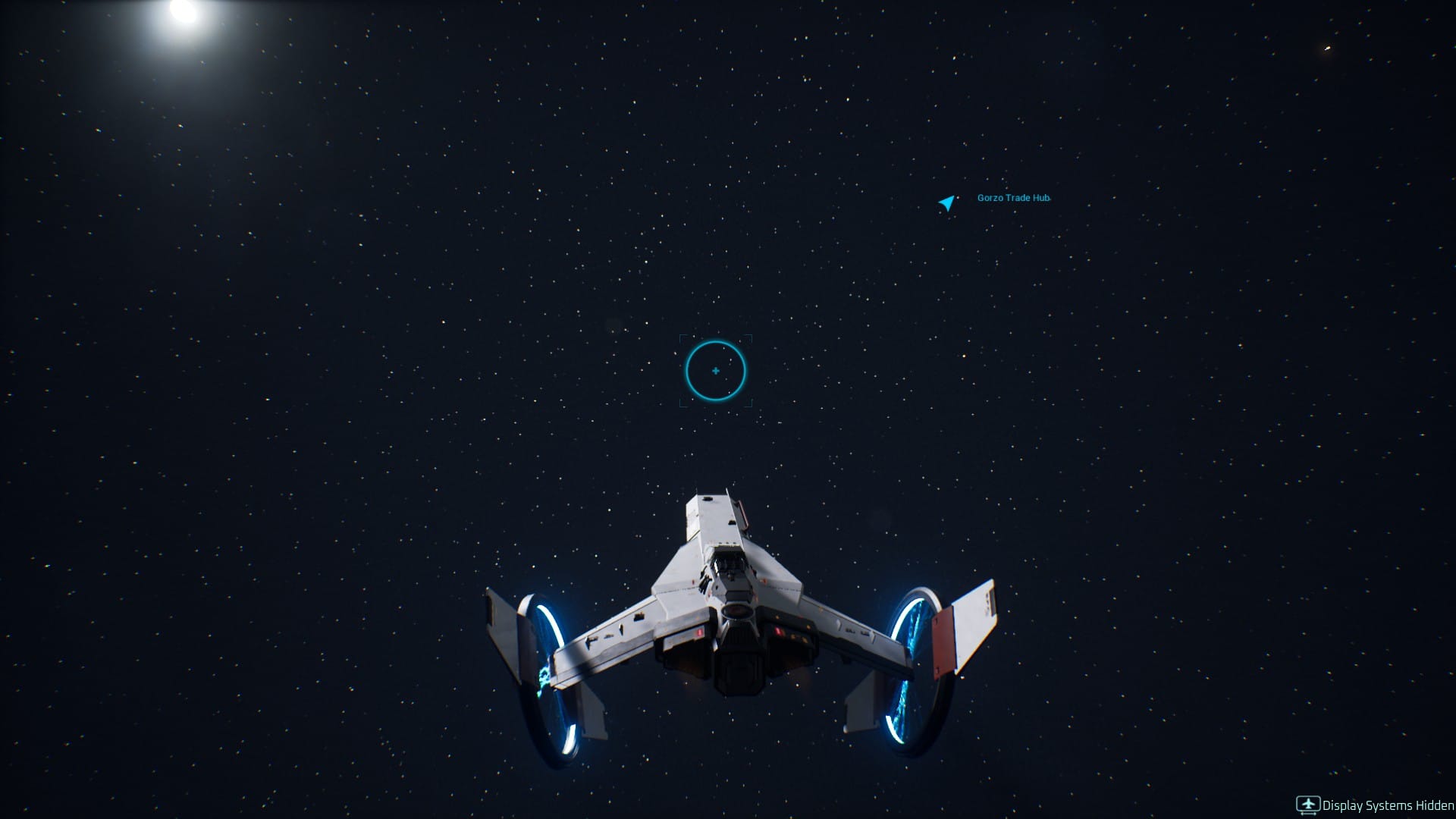1456x819 pixels.
Task: Select the Gorzo Trade Hub waypoint marker
Action: coord(946,202)
